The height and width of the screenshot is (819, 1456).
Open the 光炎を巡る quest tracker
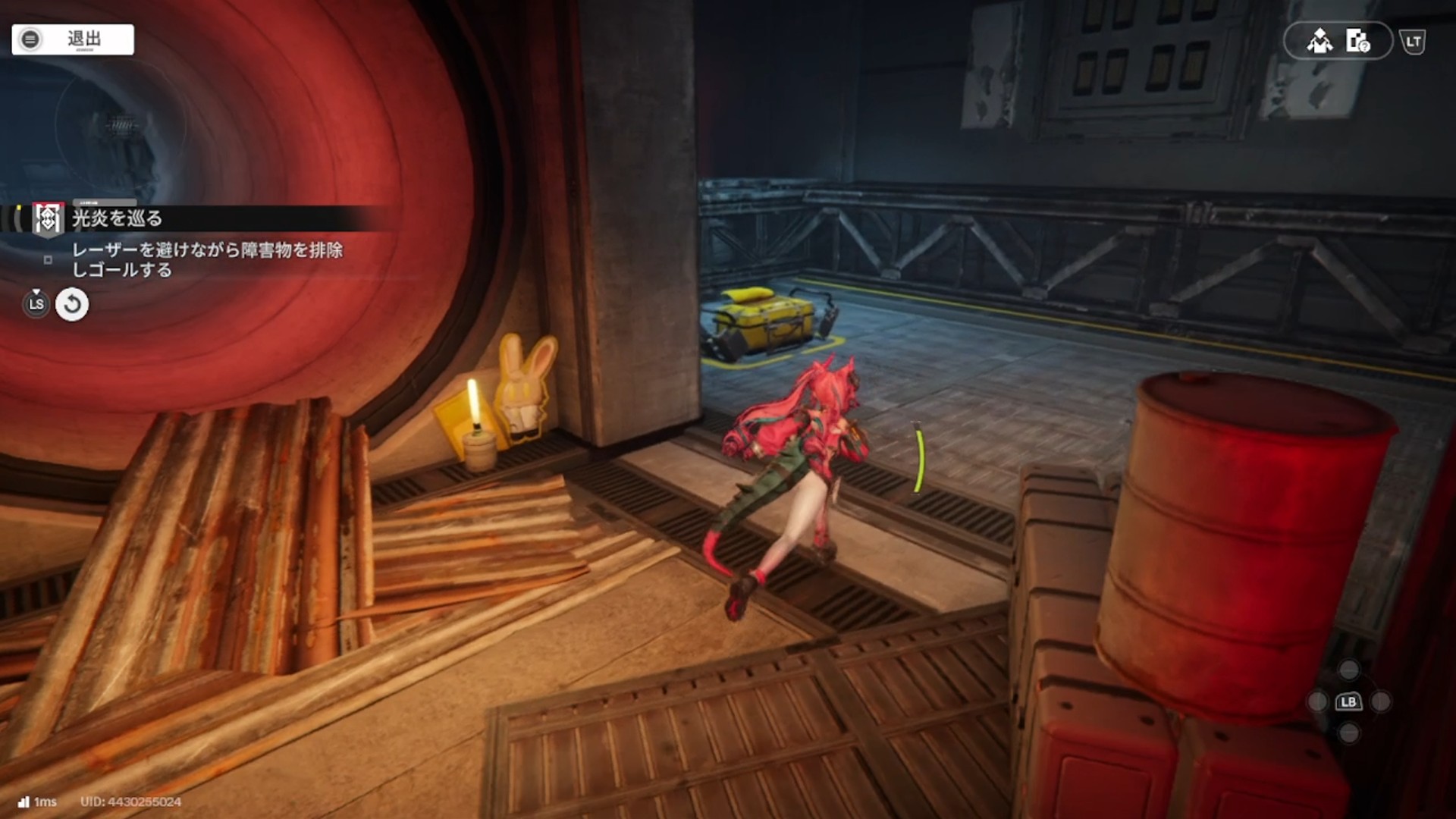[117, 219]
